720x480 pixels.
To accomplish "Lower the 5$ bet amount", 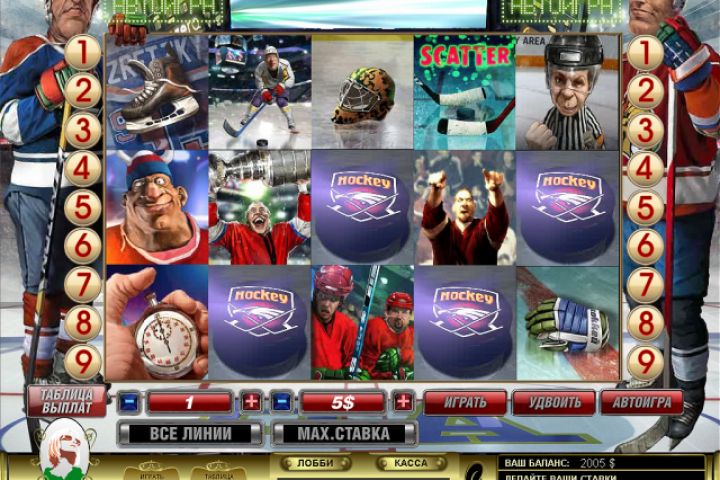I will click(x=281, y=402).
